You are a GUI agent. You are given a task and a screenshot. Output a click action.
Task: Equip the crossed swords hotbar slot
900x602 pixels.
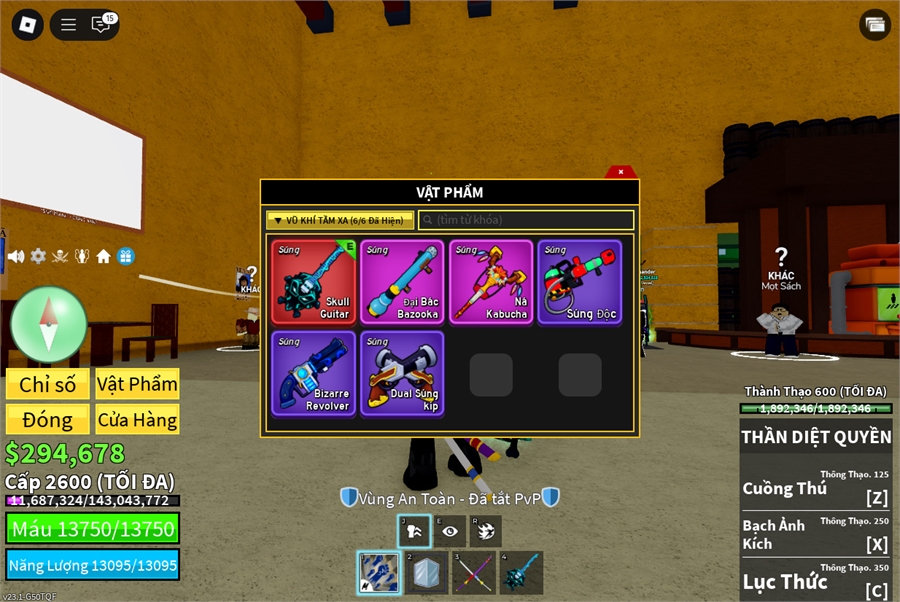click(x=473, y=573)
